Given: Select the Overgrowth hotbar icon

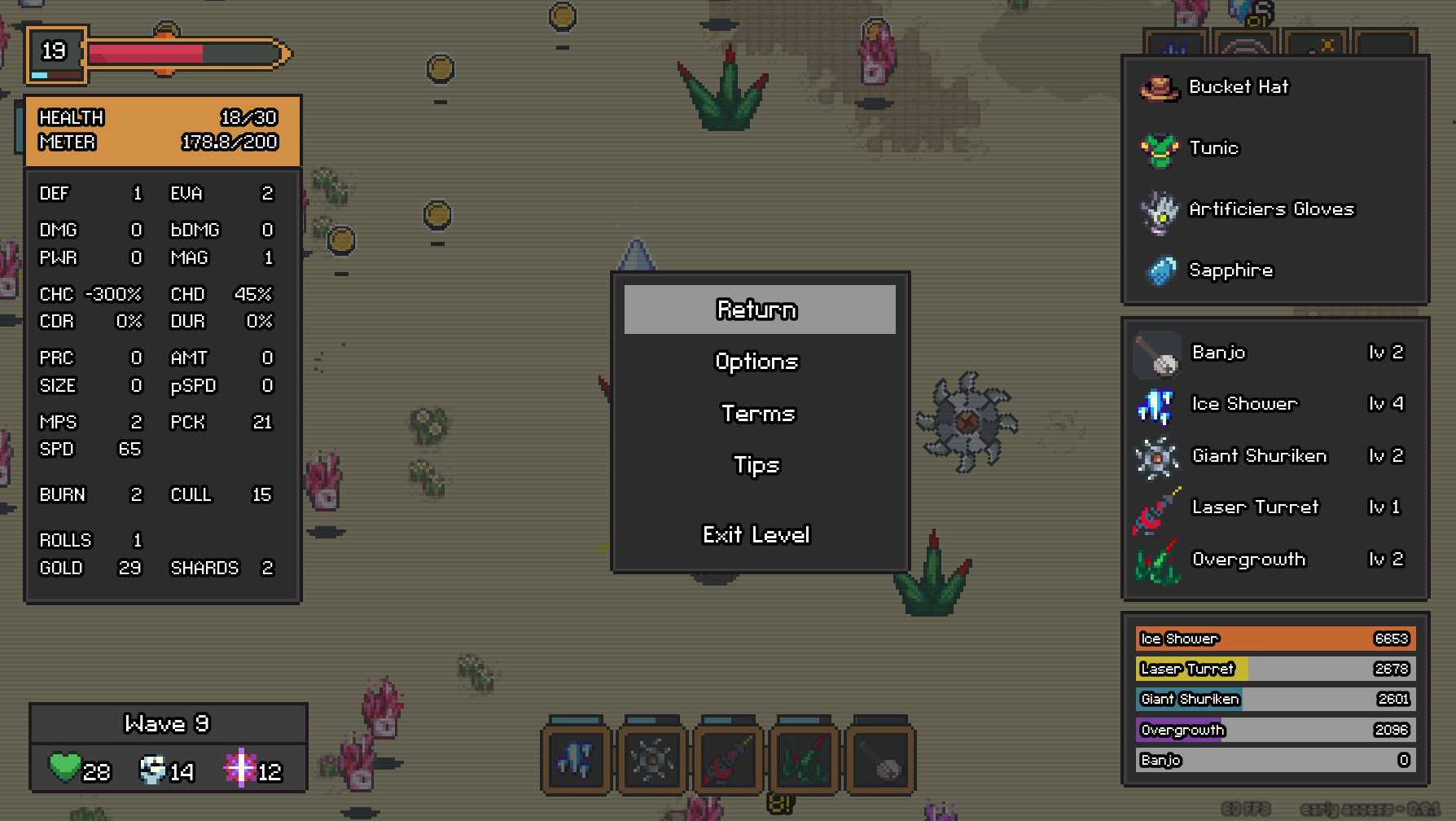Looking at the screenshot, I should pos(805,757).
